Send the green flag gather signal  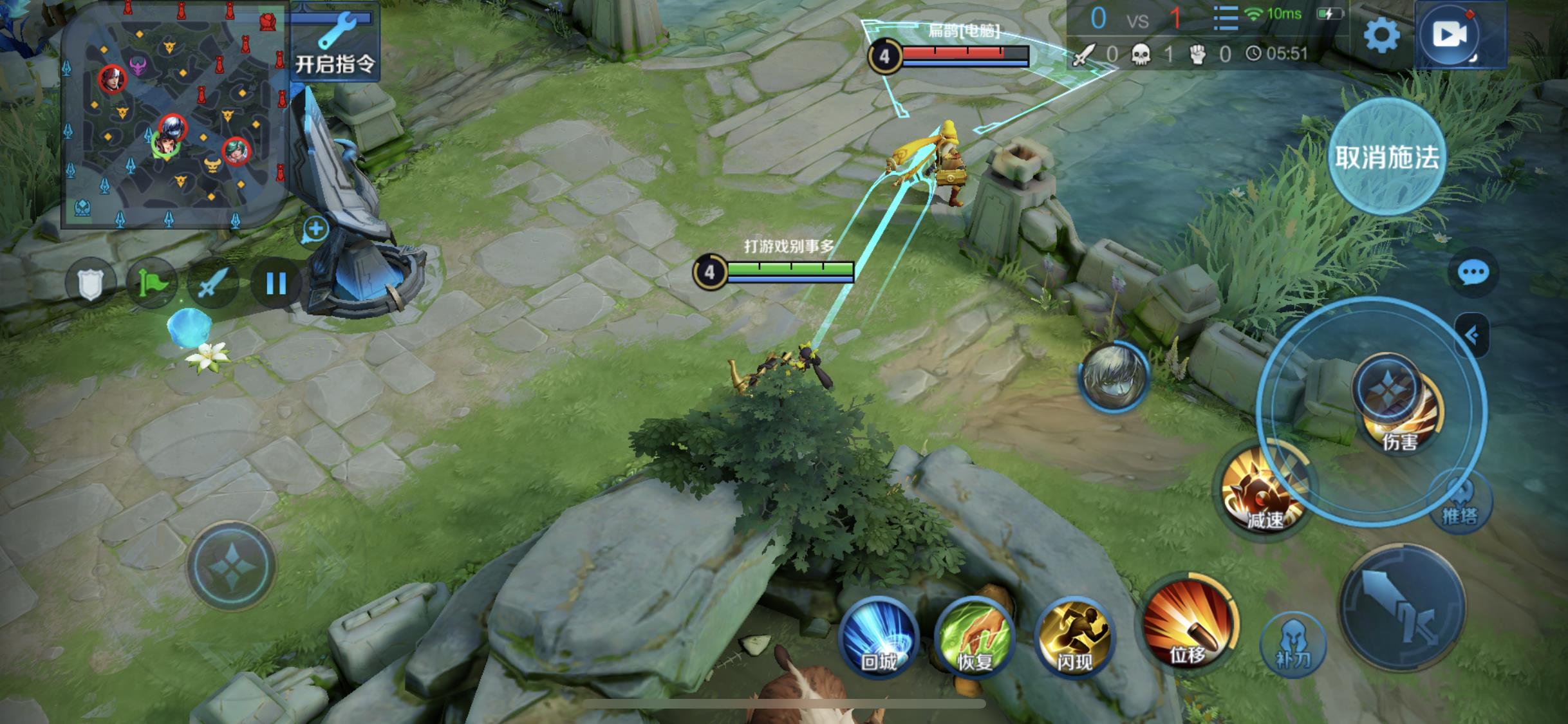152,283
